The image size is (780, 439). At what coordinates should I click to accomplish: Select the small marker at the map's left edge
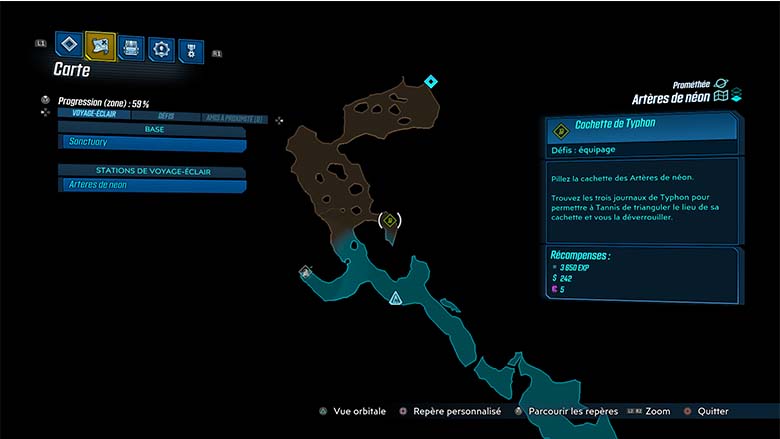pyautogui.click(x=306, y=271)
